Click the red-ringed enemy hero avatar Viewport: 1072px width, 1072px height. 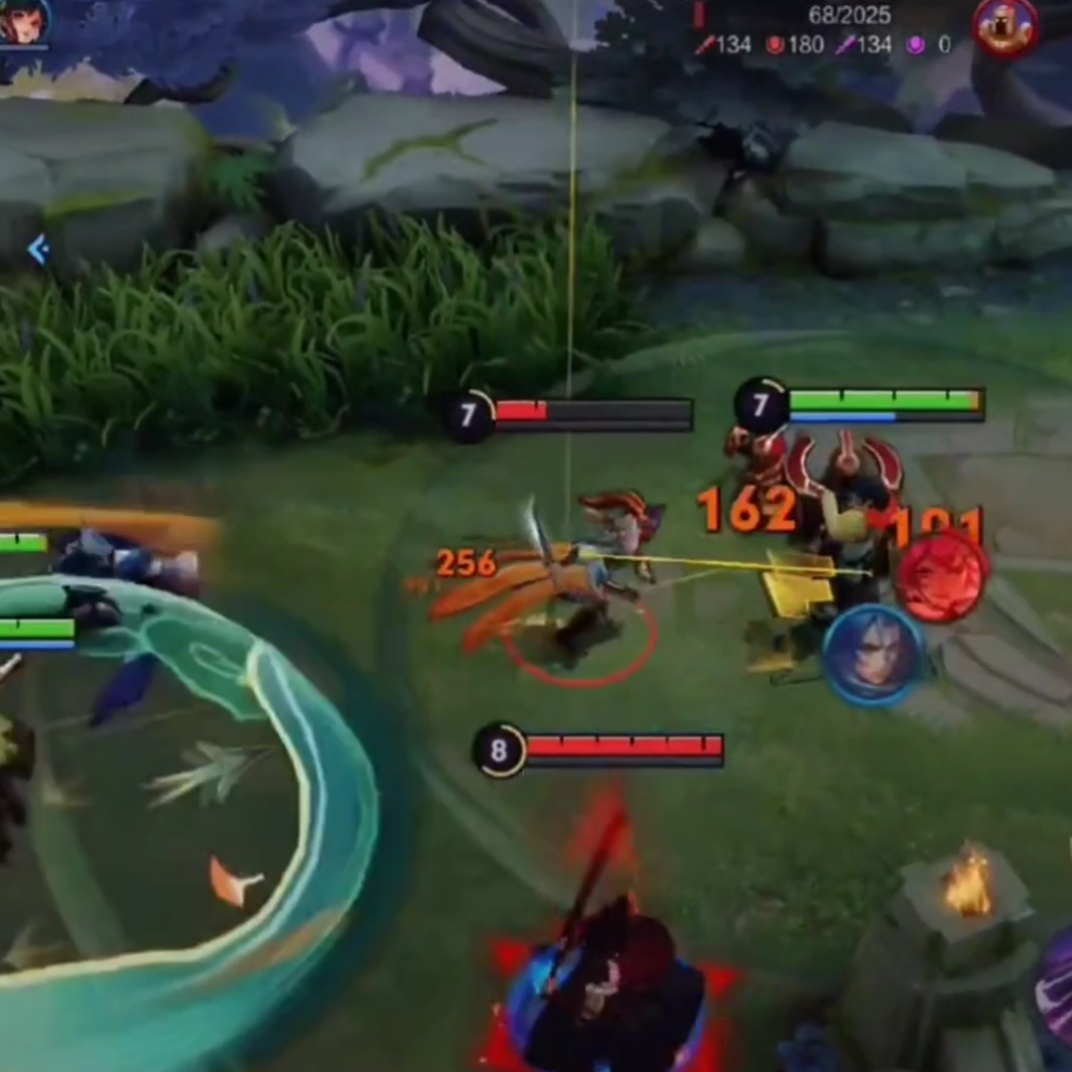[1005, 27]
